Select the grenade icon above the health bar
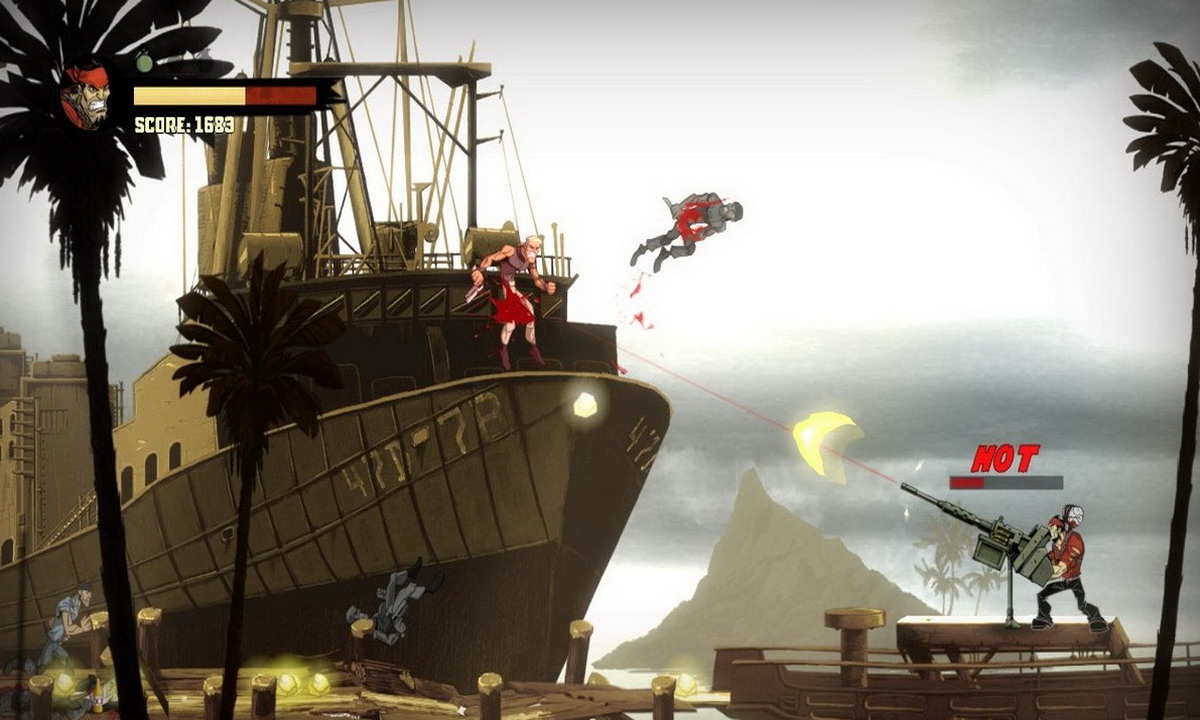The height and width of the screenshot is (720, 1200). [144, 62]
